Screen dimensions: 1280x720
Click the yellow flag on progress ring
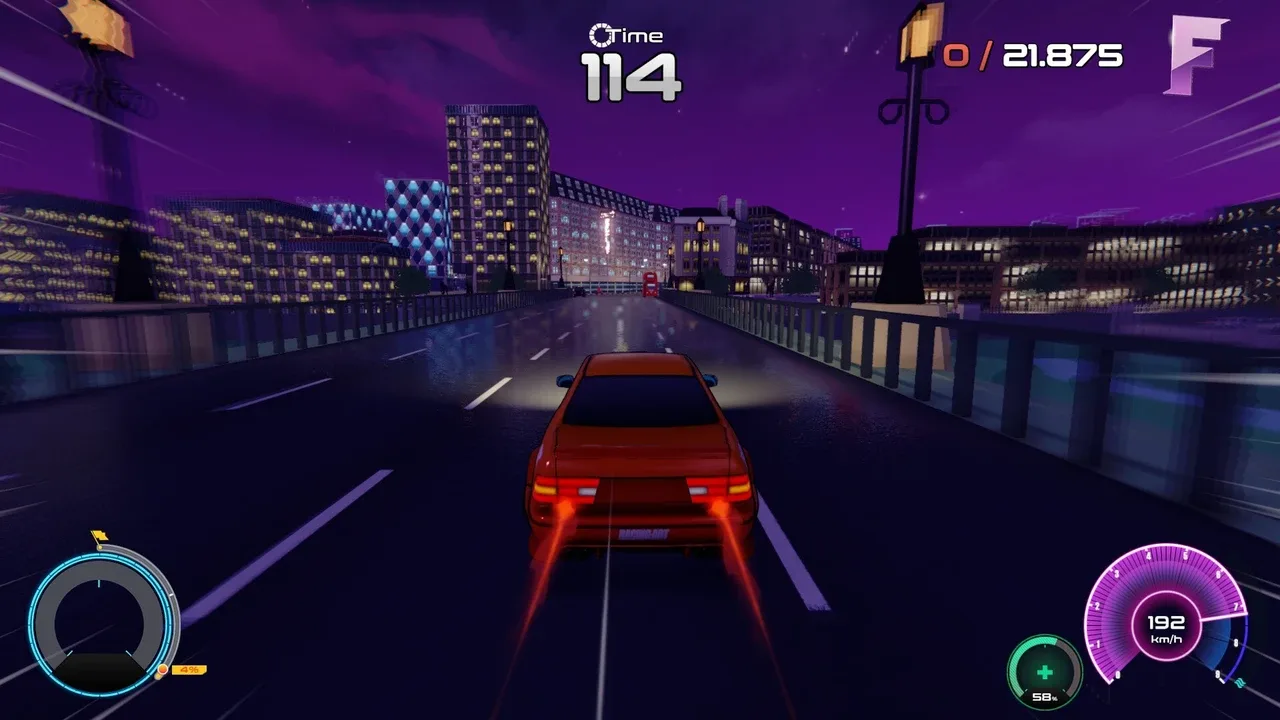99,538
